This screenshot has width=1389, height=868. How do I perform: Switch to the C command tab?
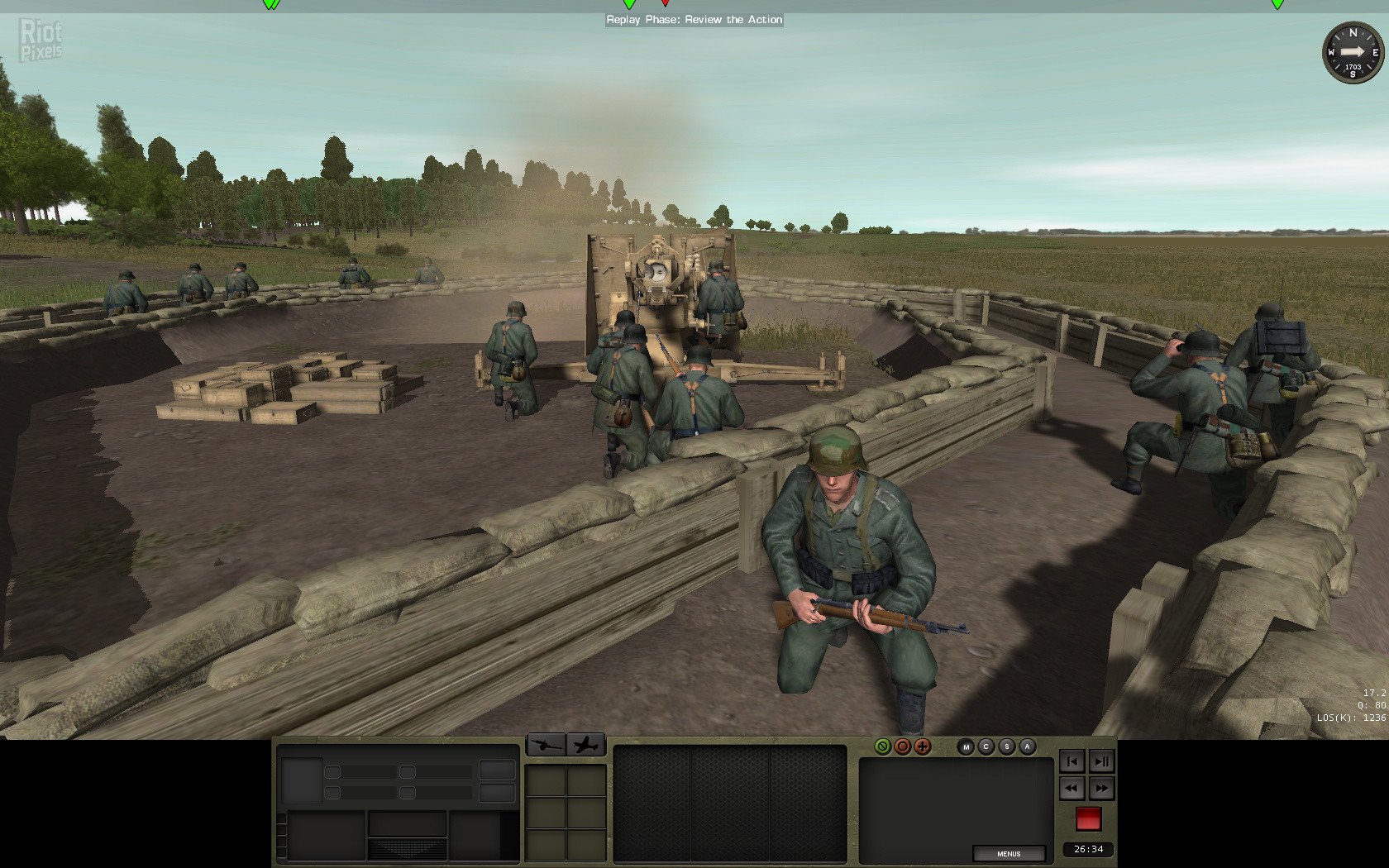click(986, 746)
